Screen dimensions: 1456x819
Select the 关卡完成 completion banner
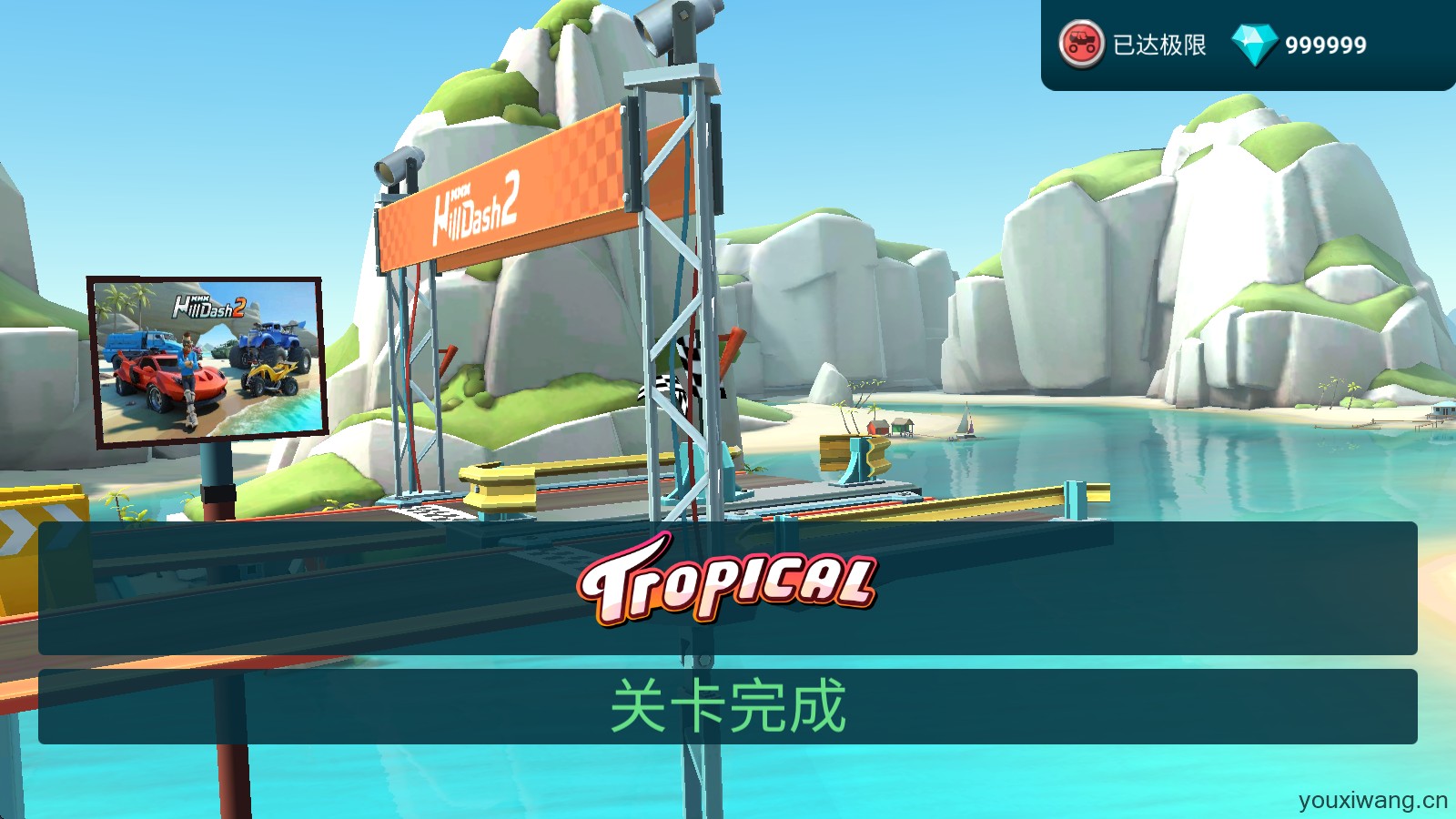coord(728,704)
